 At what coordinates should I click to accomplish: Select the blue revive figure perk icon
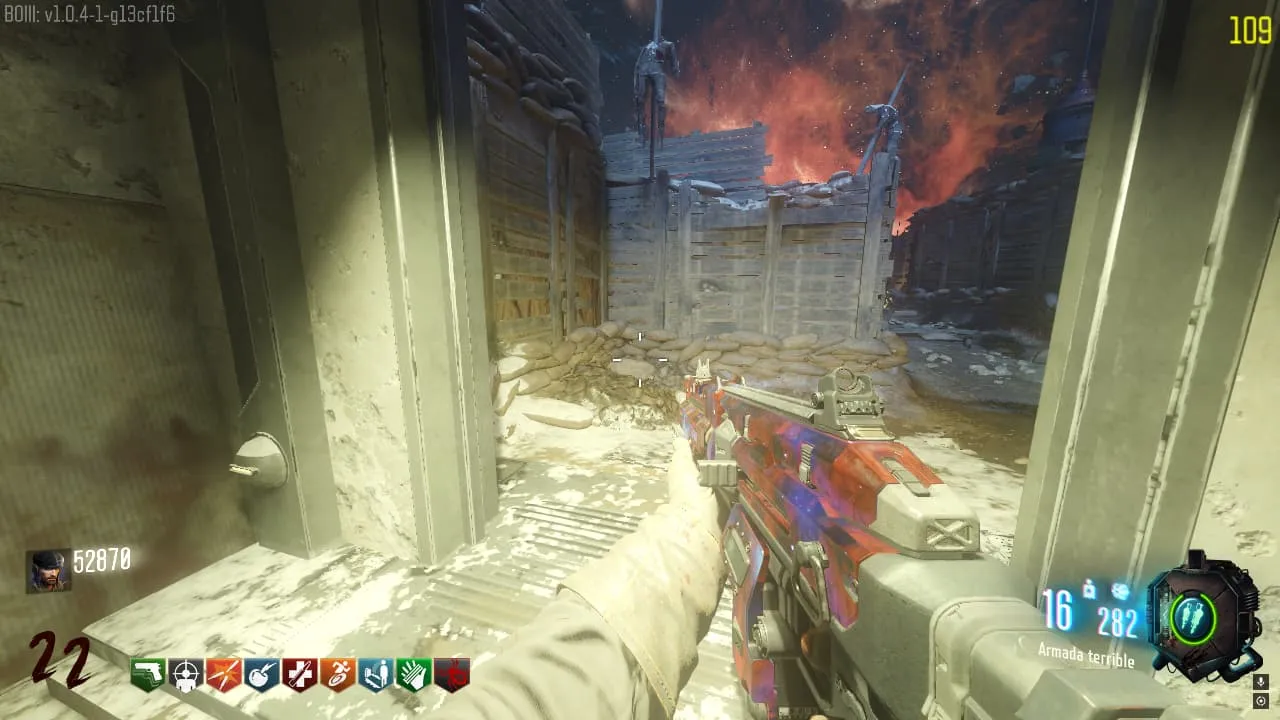tap(376, 675)
